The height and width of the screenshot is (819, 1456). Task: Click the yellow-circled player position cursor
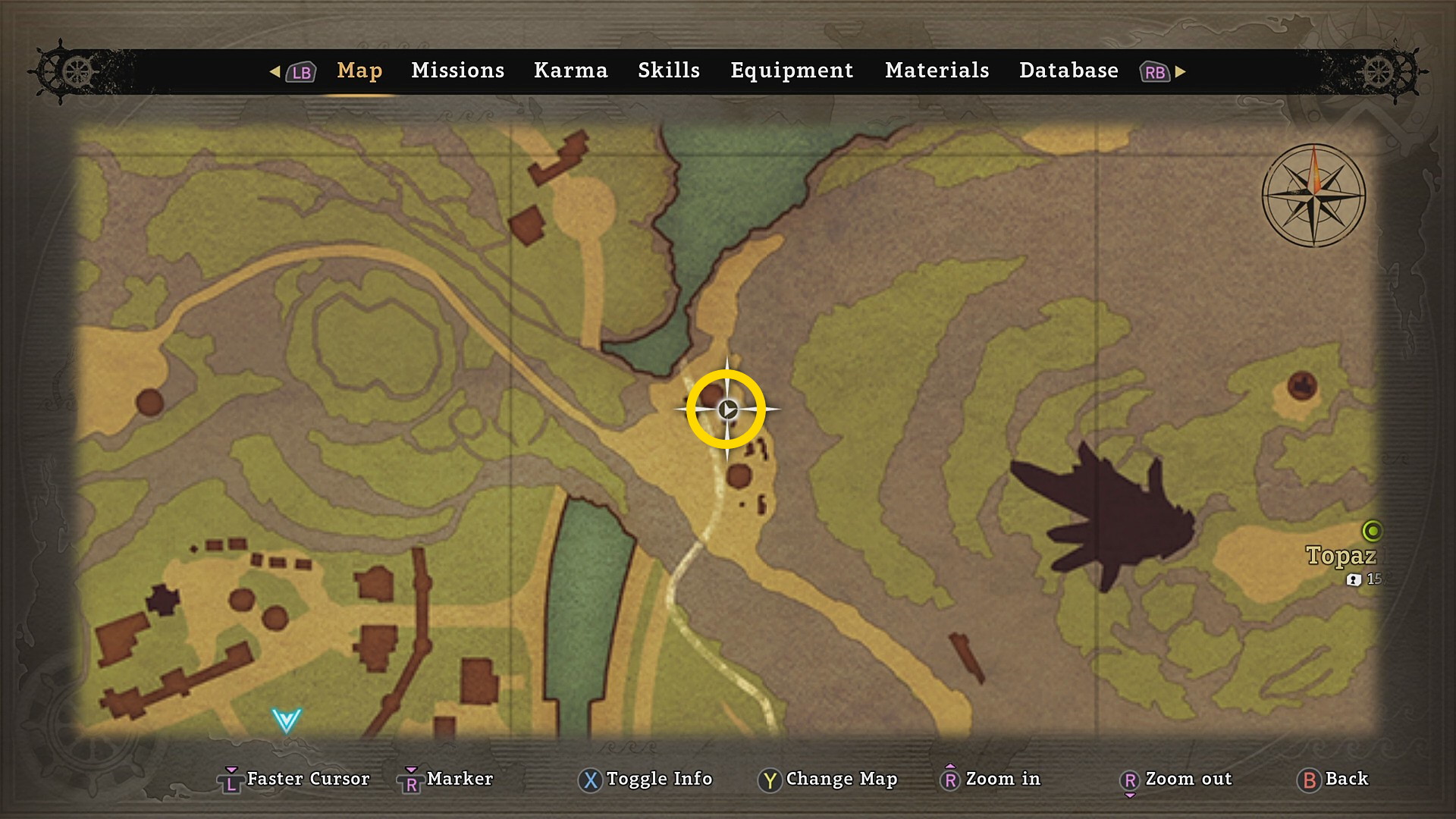click(726, 409)
